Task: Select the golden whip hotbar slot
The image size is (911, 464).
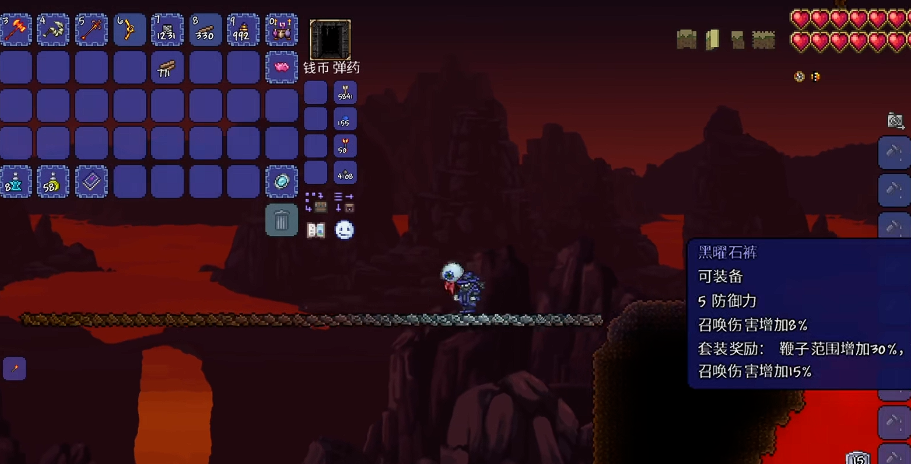Action: [129, 30]
